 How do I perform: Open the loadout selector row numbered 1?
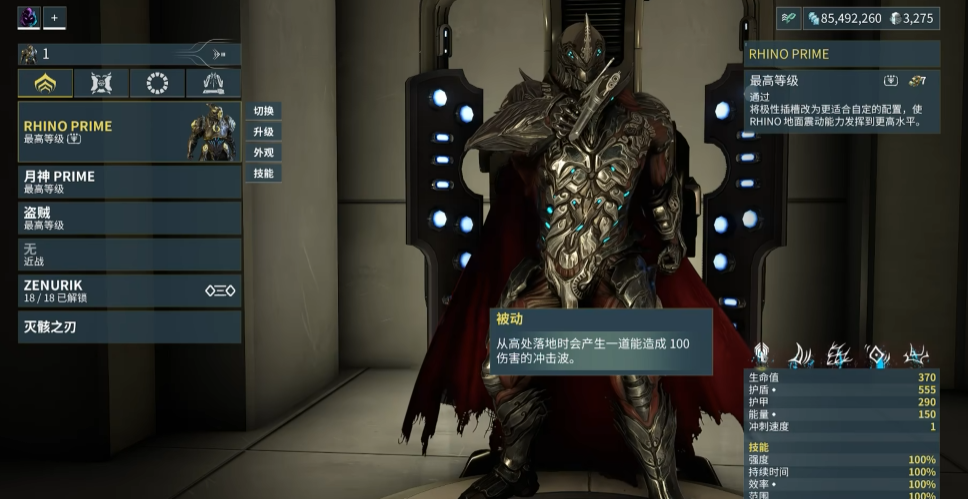[x=130, y=54]
